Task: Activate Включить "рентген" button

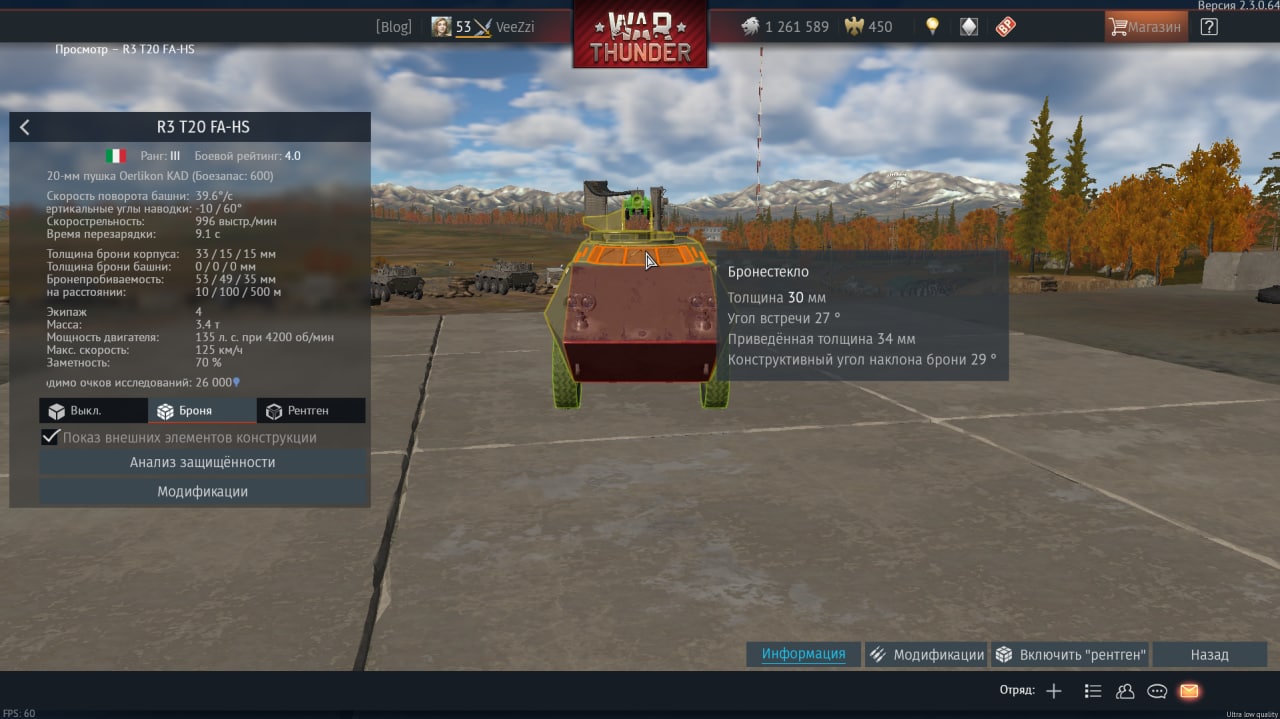Action: point(1071,655)
